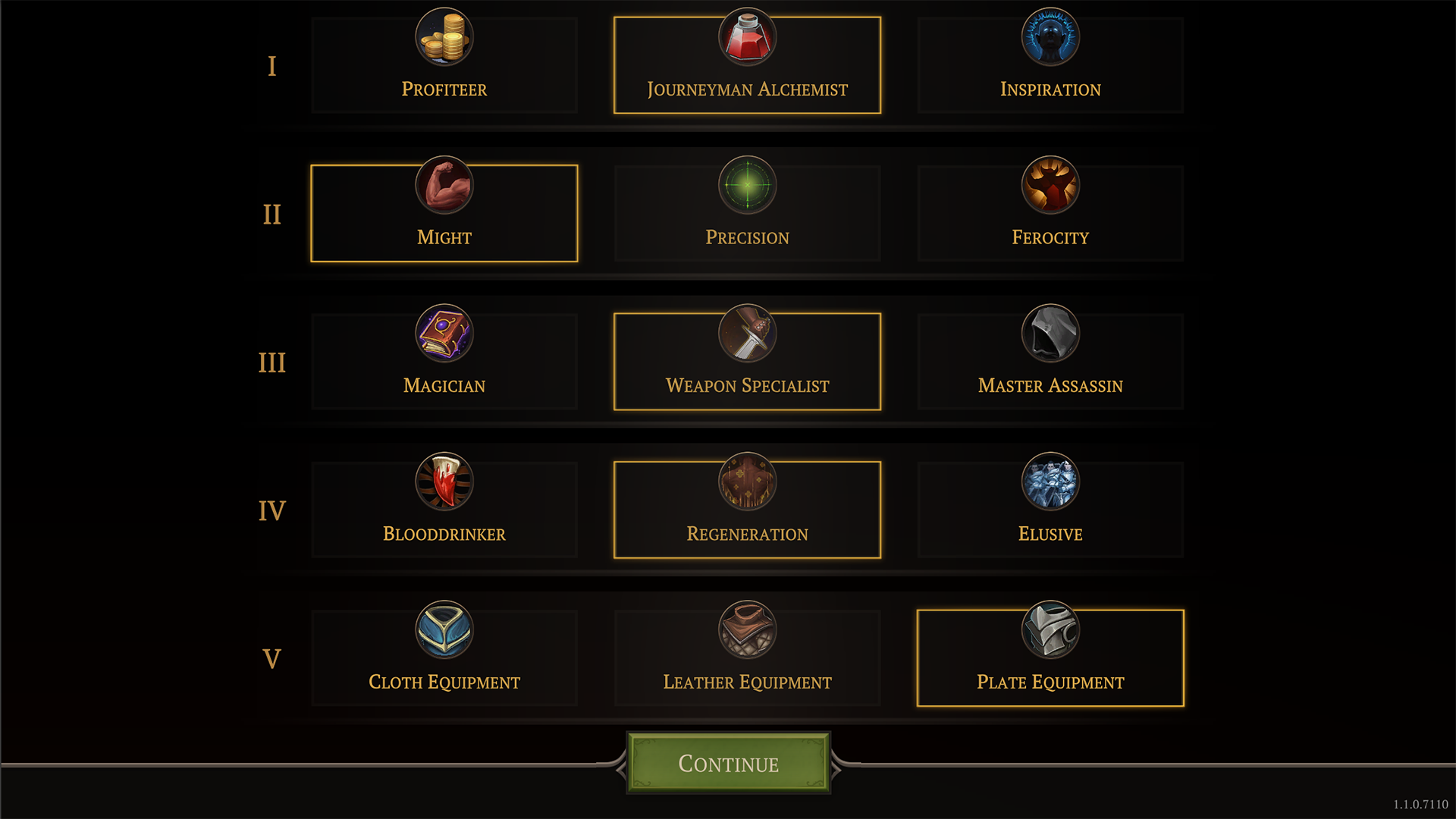Pick Magician in tier III
The width and height of the screenshot is (1456, 819).
[444, 360]
